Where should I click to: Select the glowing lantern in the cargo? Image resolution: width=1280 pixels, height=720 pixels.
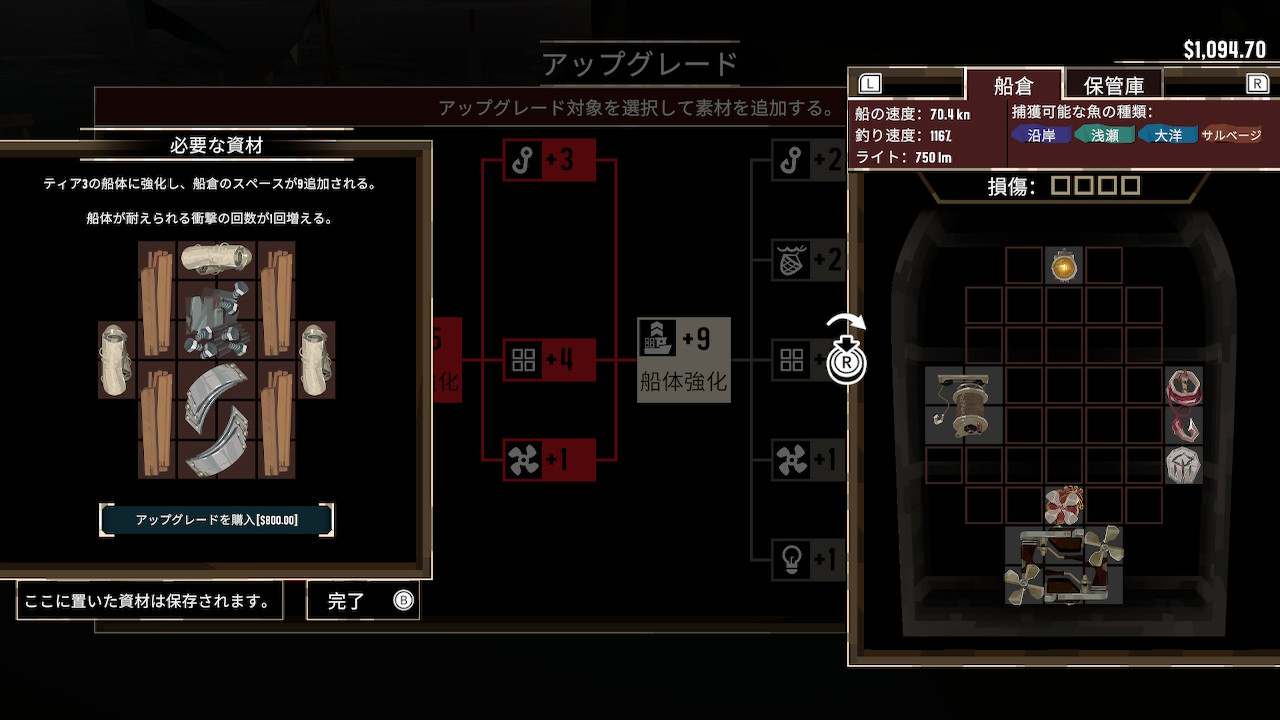click(1064, 266)
